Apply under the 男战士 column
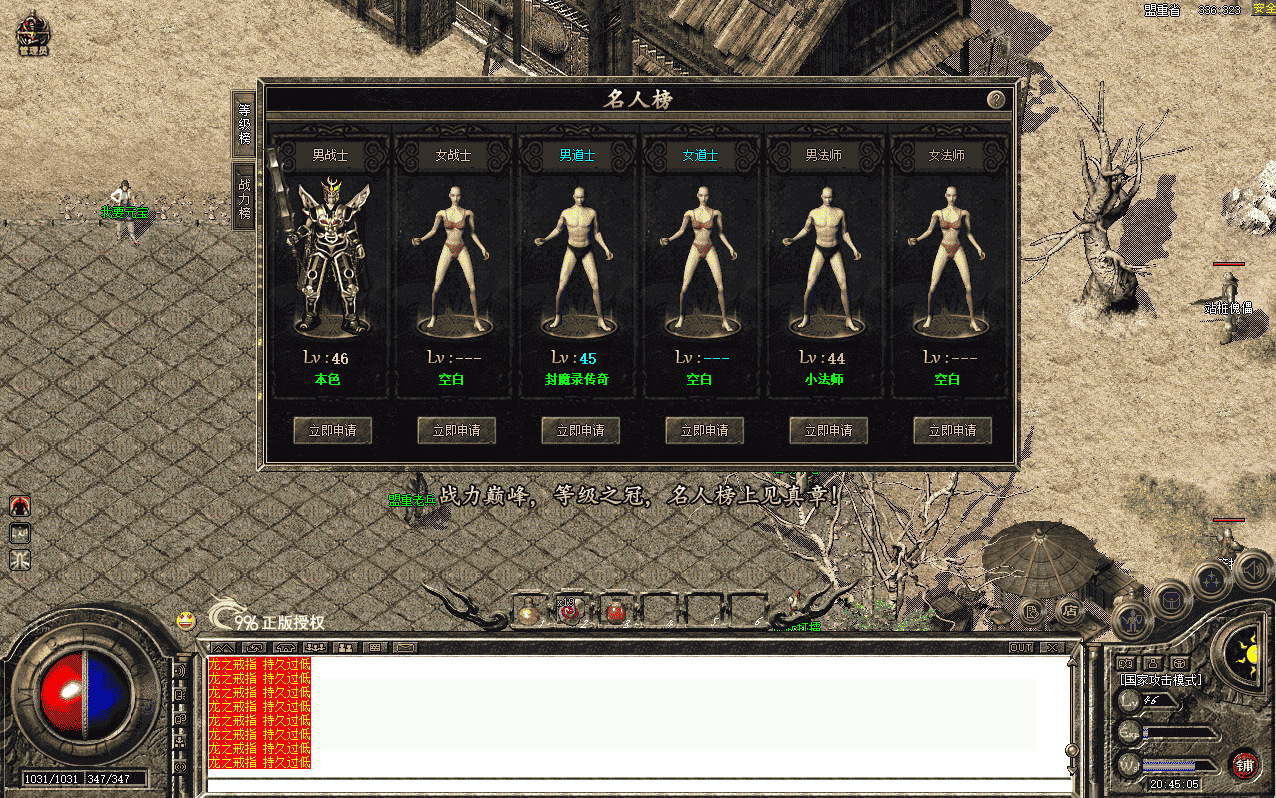 [332, 430]
